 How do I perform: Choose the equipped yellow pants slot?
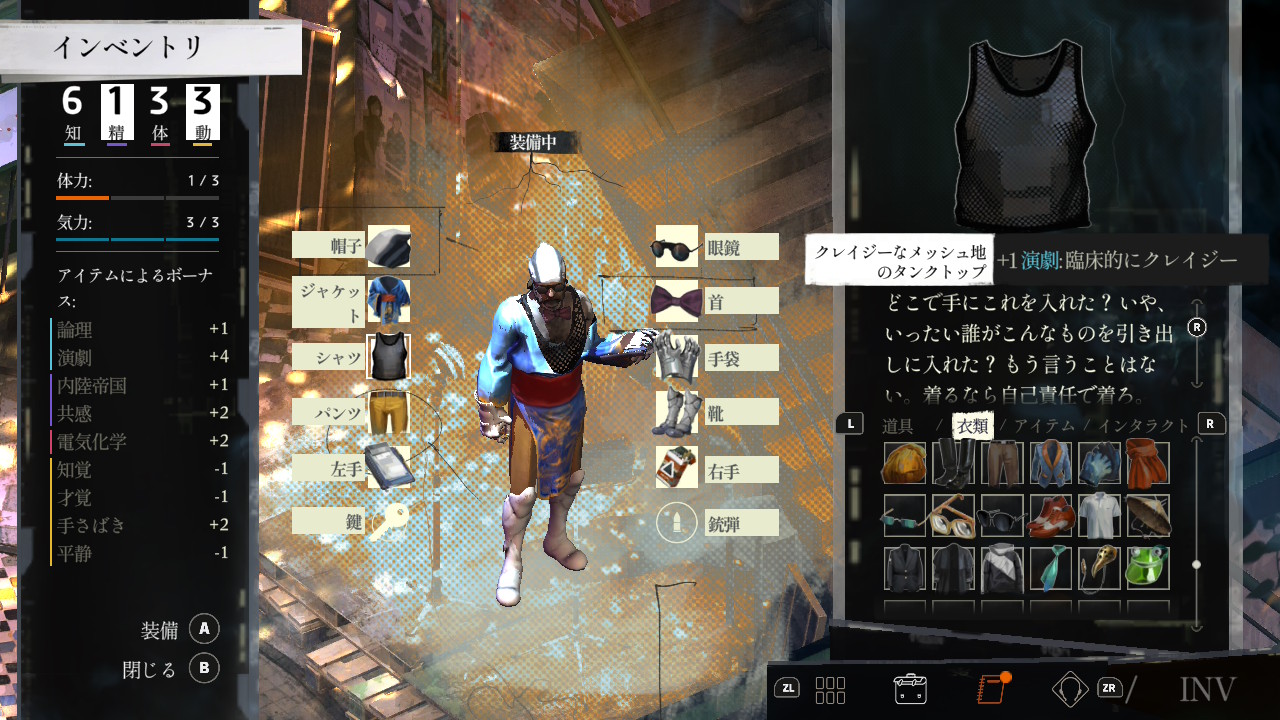pos(388,413)
